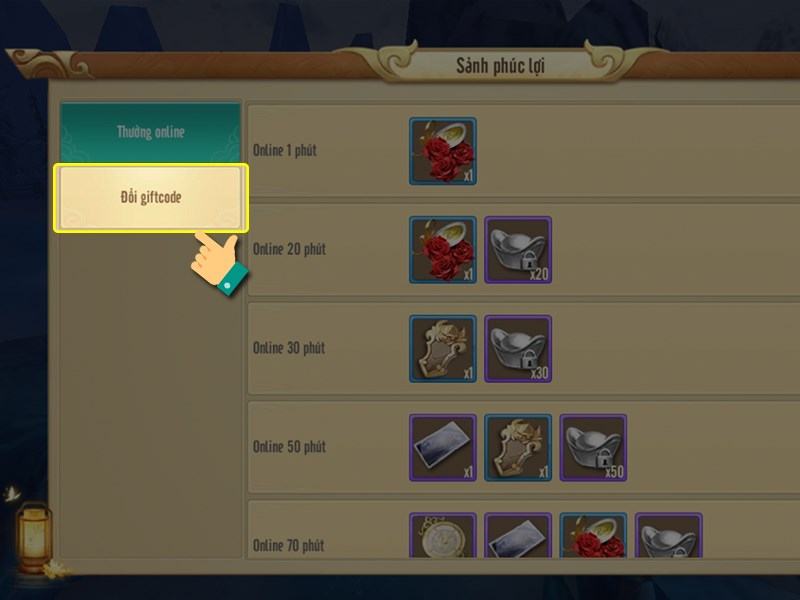Pick the silver ingot in Online 70 phút row
Screen dimensions: 800x600
point(669,536)
